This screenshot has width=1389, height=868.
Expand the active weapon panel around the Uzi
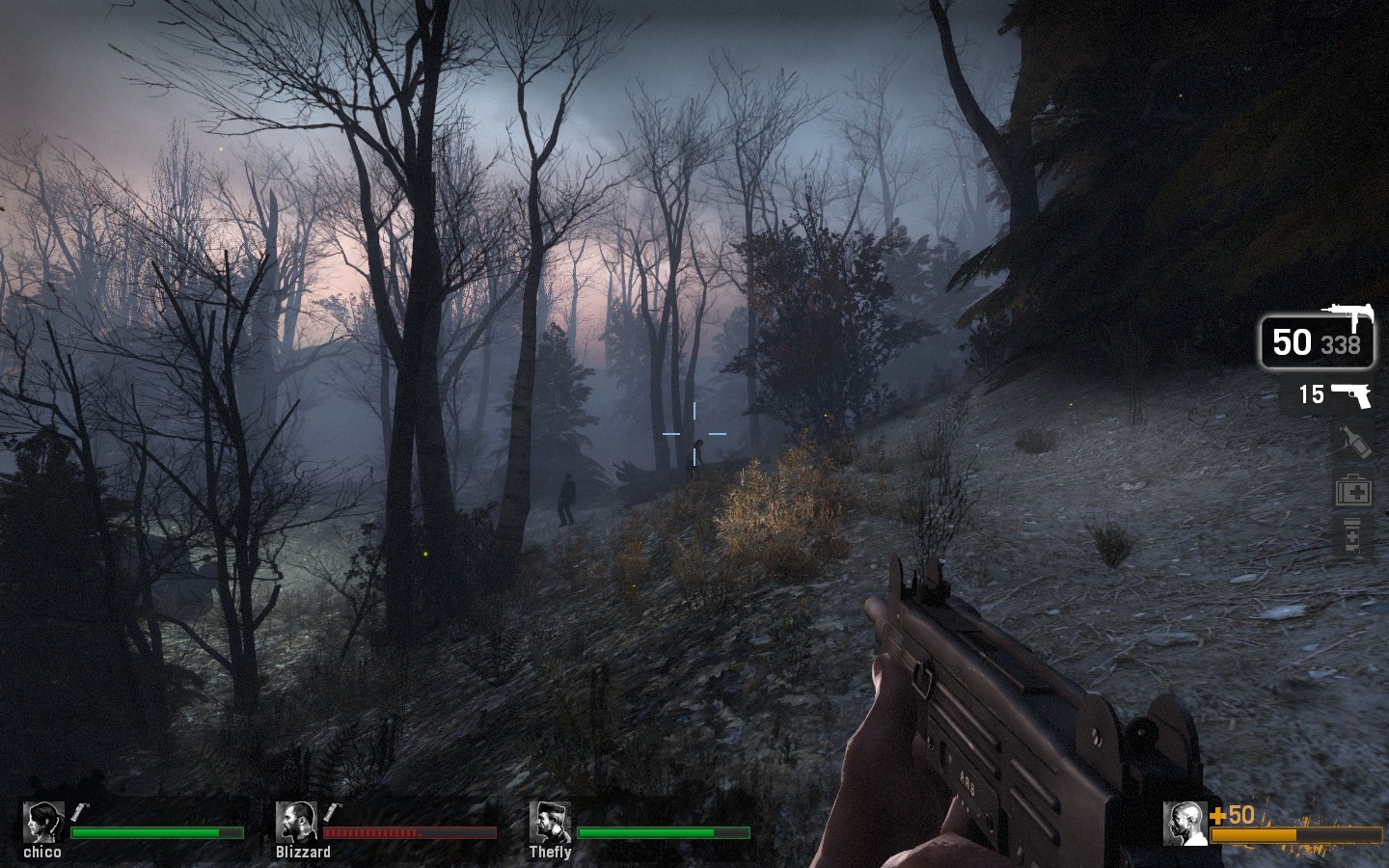[x=1317, y=340]
